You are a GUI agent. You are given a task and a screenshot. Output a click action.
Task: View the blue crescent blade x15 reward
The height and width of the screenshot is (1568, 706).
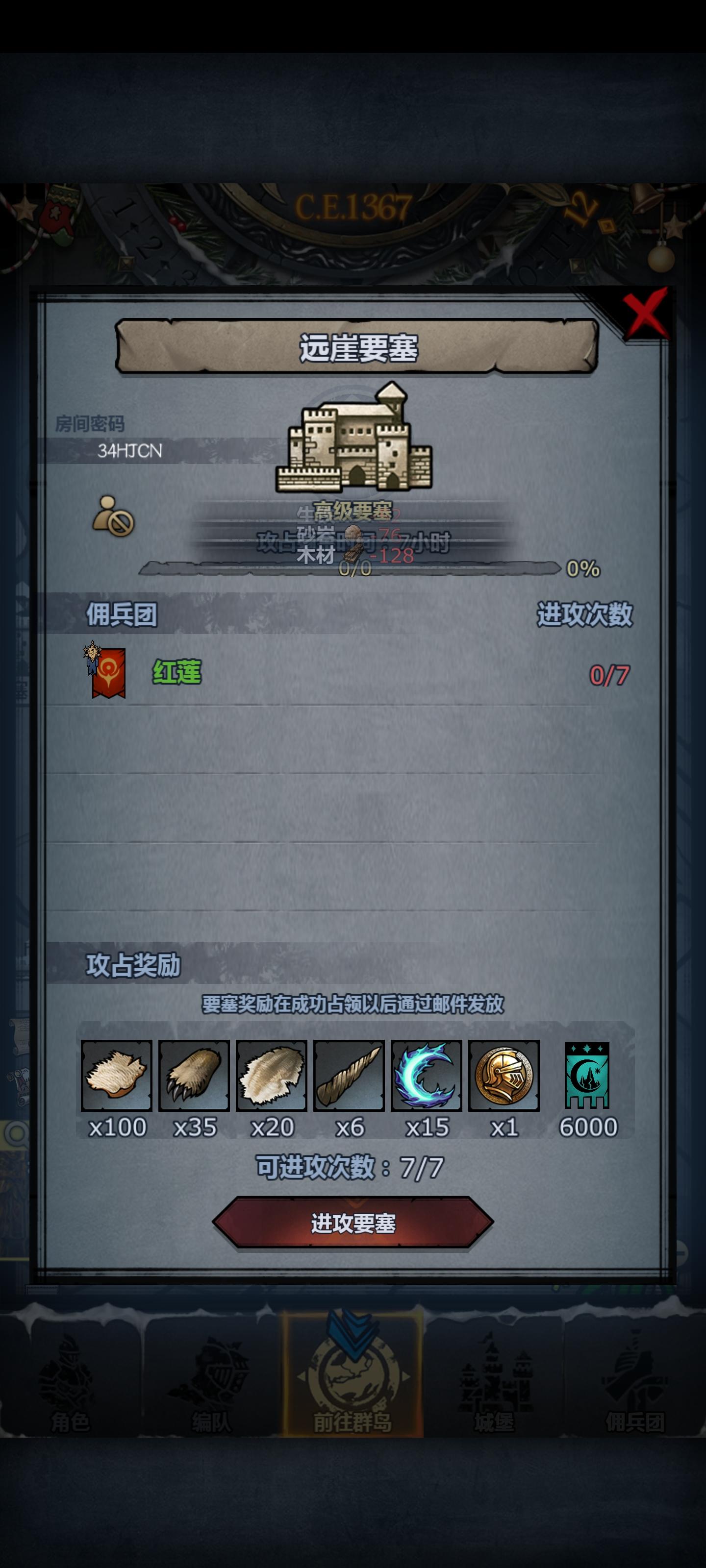pos(427,1076)
